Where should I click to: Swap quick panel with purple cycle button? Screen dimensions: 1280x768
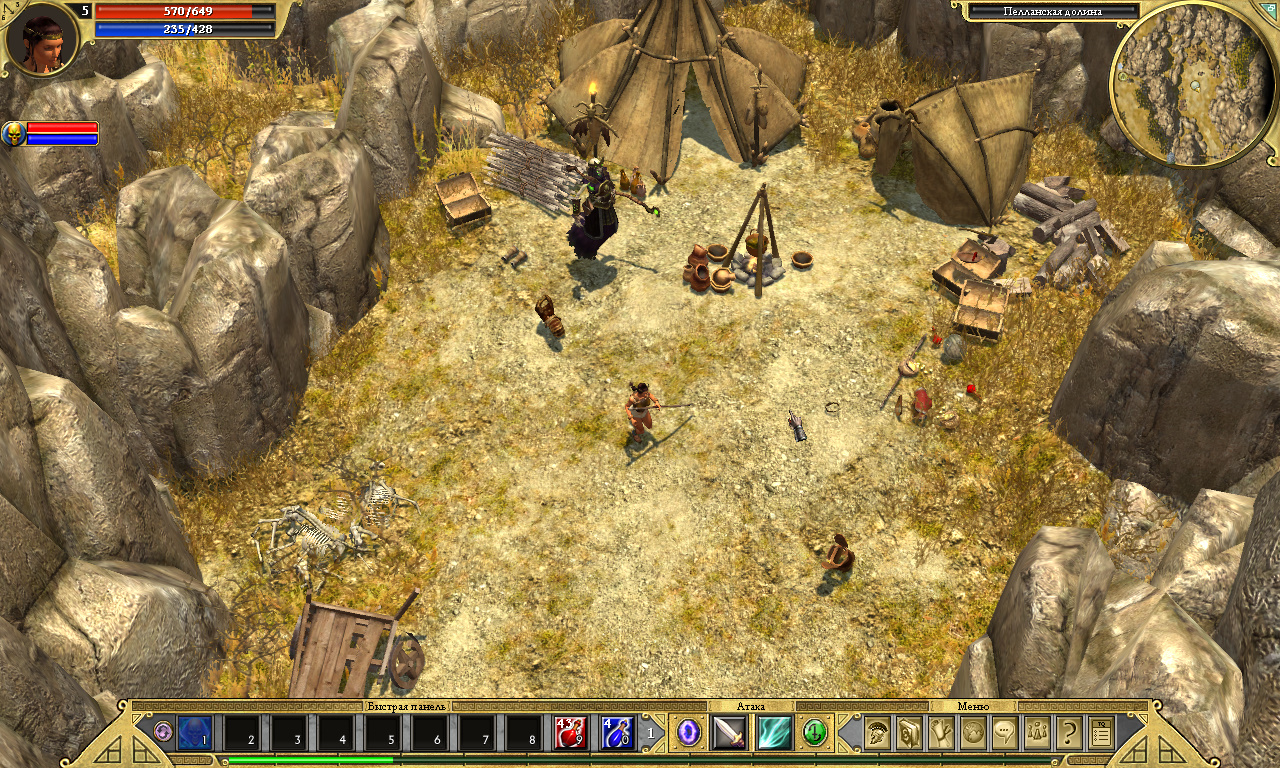[x=163, y=732]
